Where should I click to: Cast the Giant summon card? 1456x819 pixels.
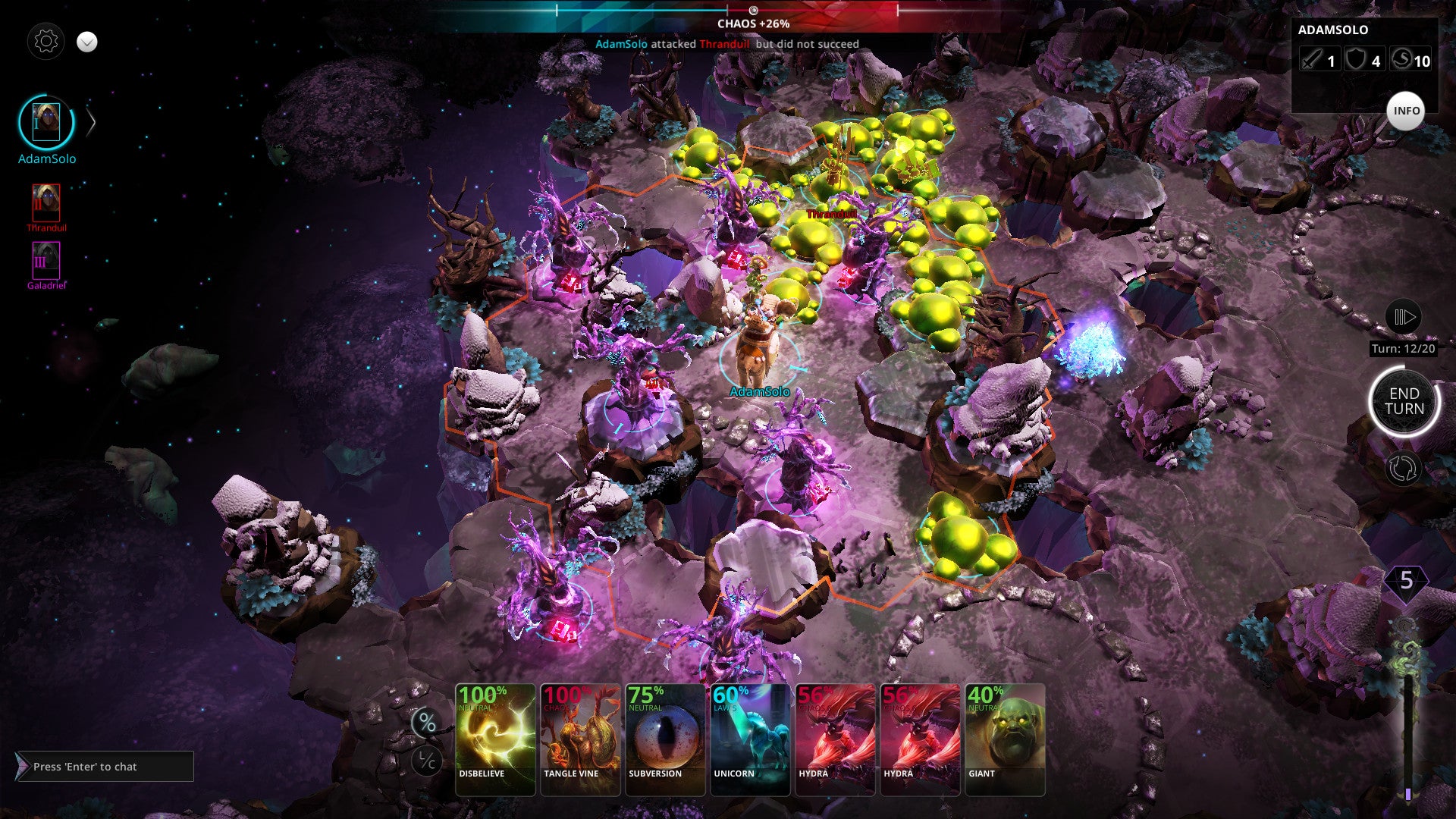1005,739
